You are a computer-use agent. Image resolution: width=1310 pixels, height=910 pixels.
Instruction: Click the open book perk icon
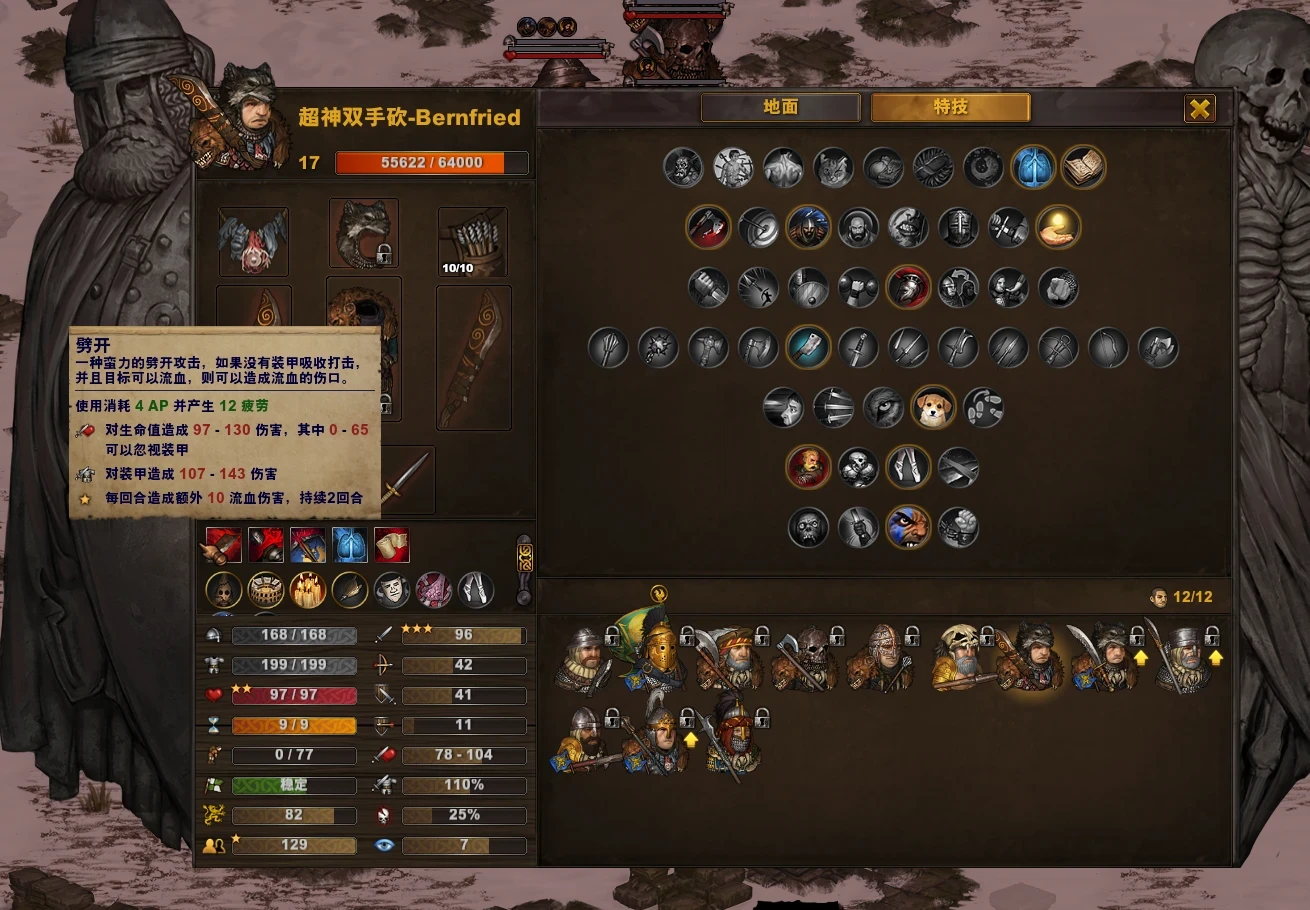1083,168
